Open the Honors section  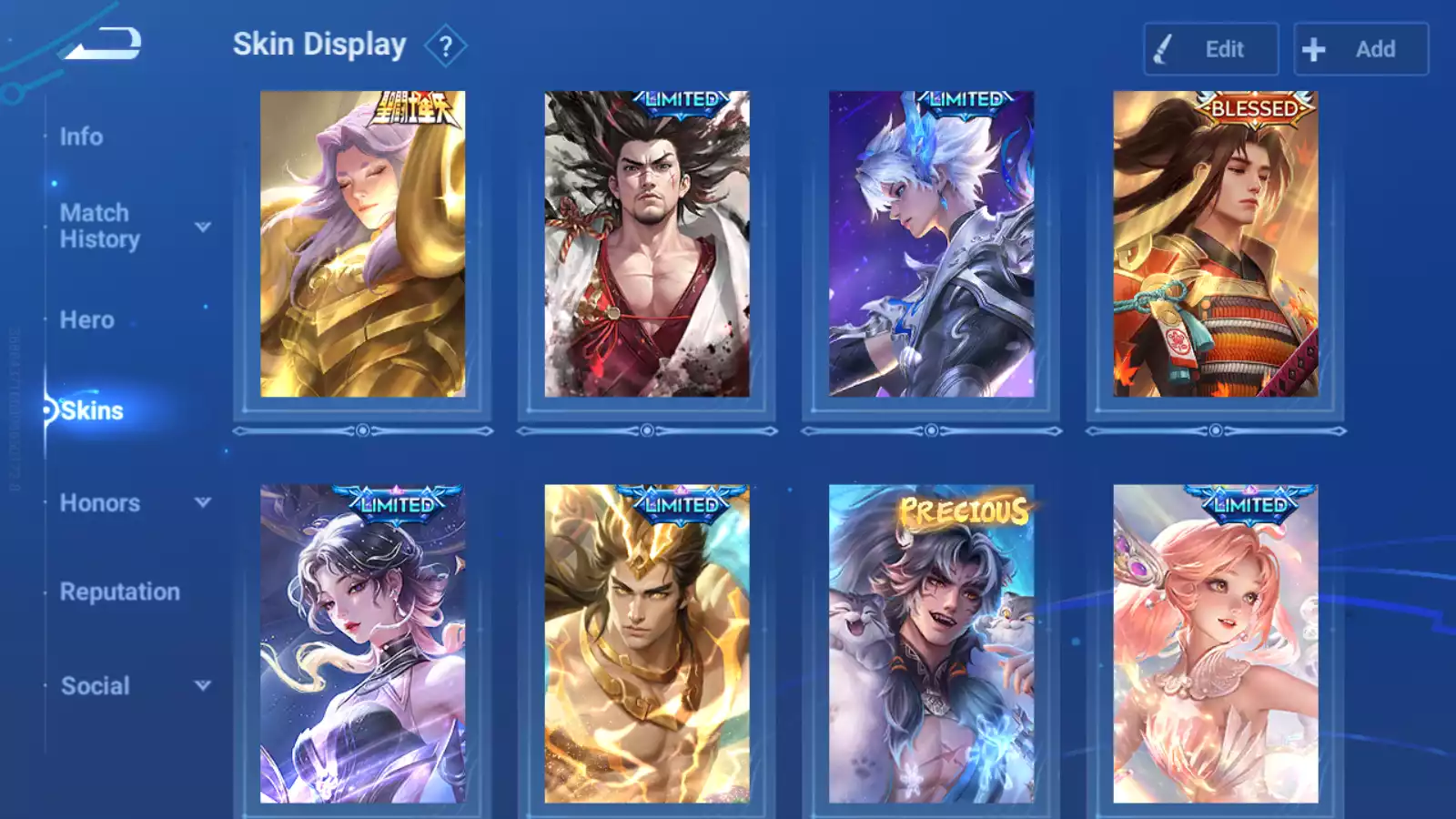(99, 503)
